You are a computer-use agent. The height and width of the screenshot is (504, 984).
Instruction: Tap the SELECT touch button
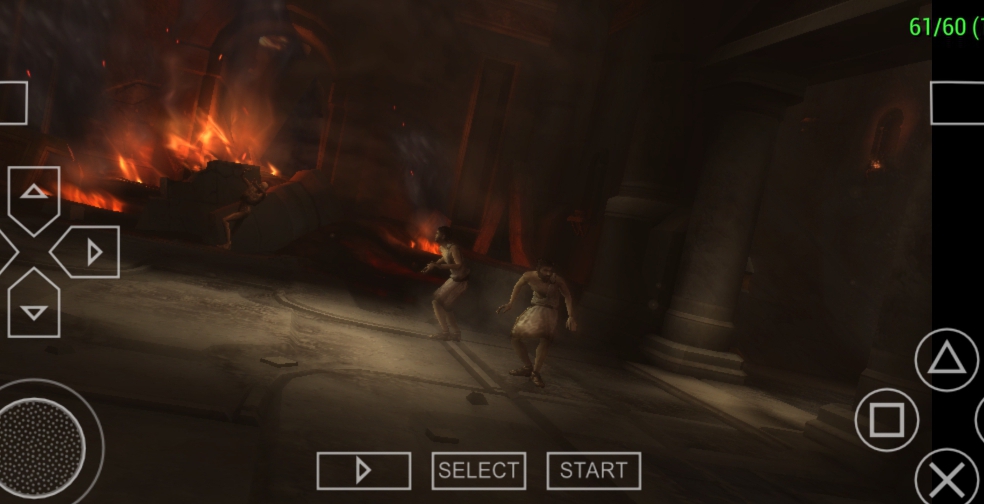pos(479,471)
